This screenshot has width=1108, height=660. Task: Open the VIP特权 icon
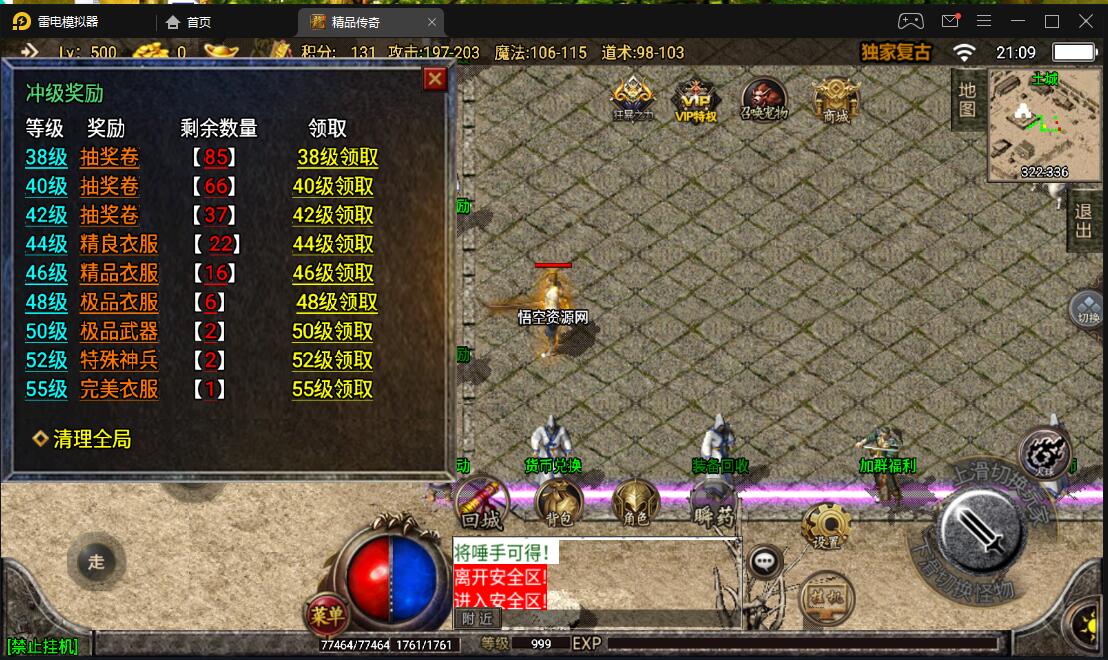(697, 100)
